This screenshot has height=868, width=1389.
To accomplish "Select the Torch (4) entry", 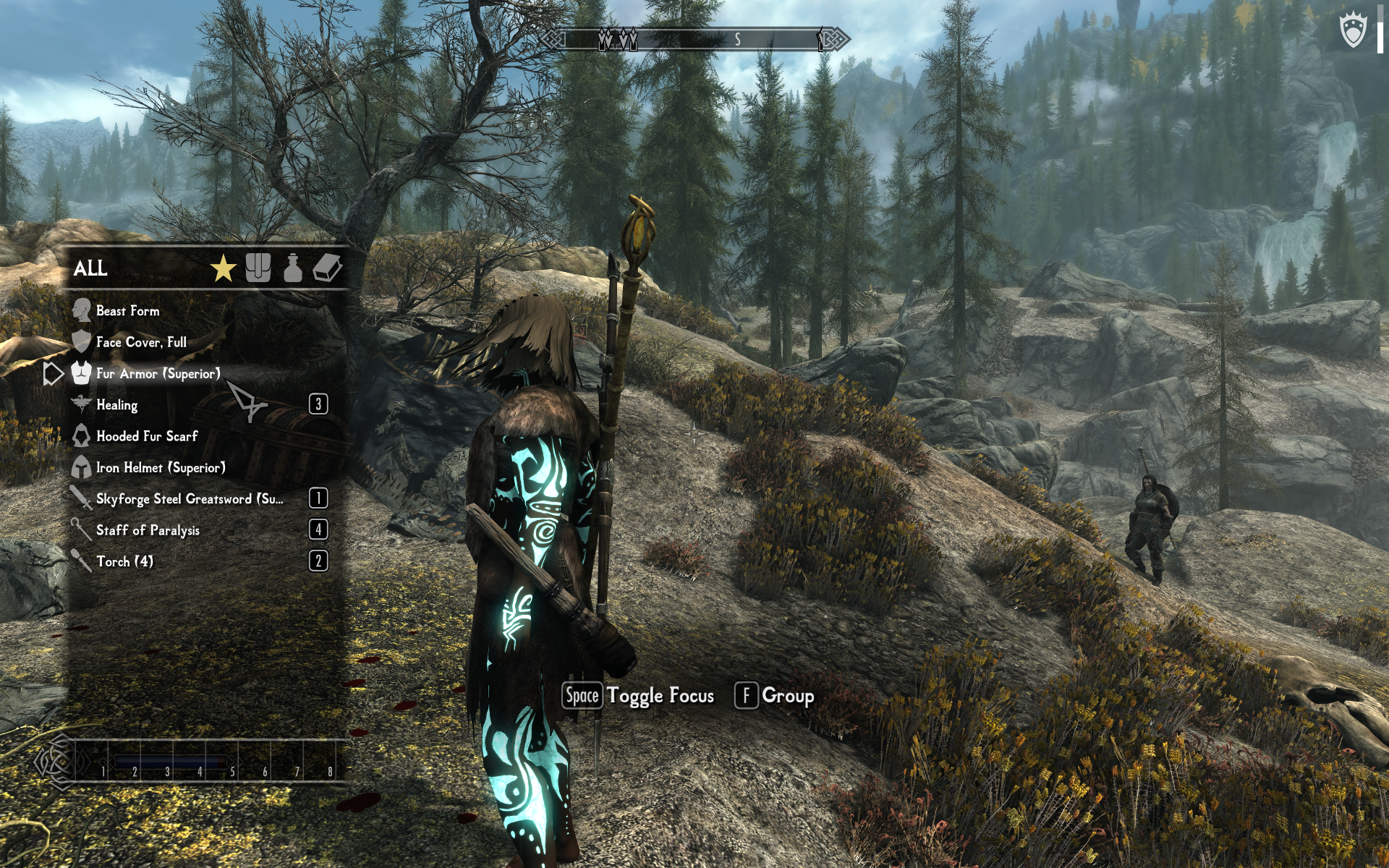I will coord(124,562).
